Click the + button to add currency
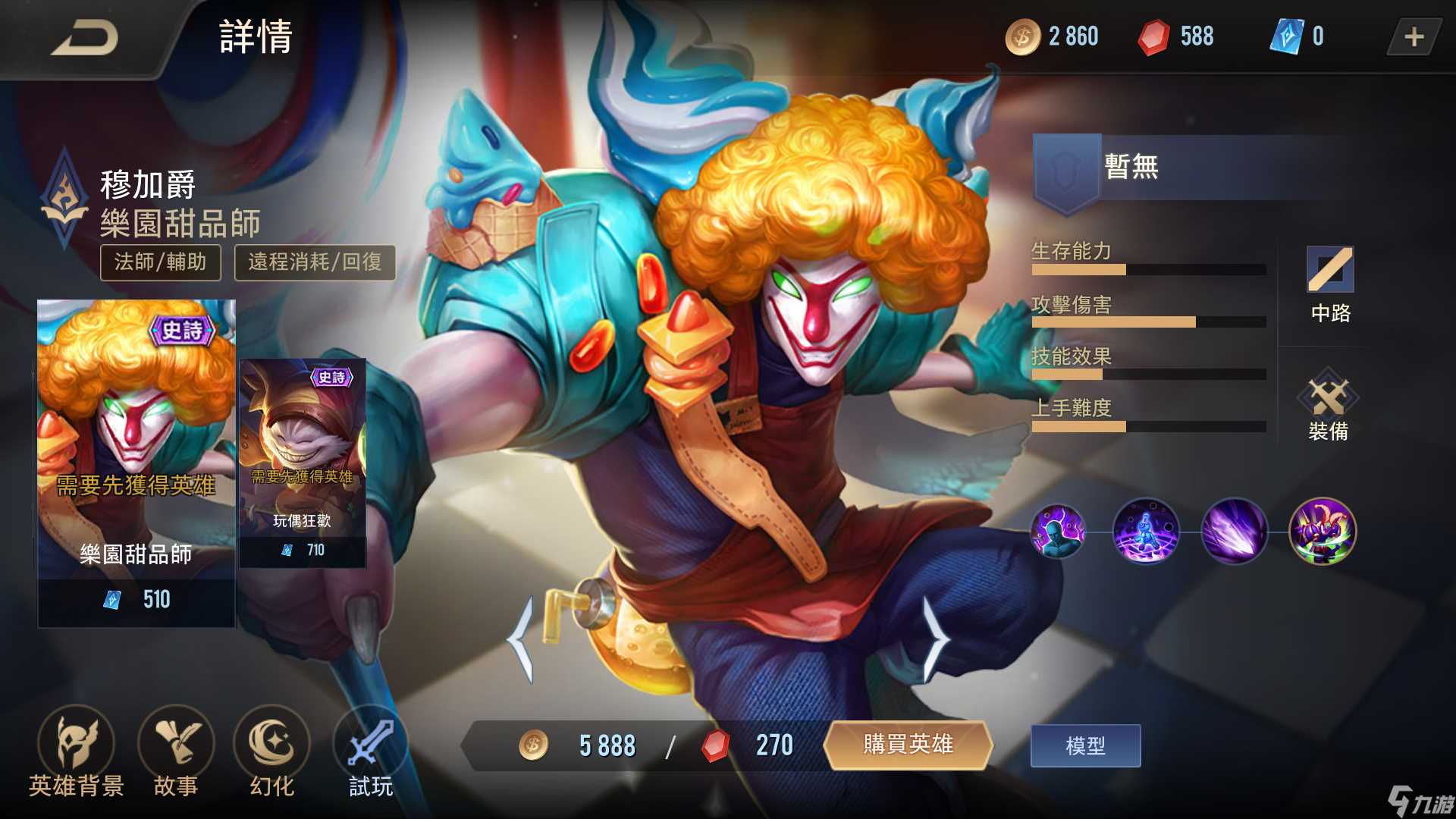The image size is (1456, 819). pyautogui.click(x=1415, y=36)
